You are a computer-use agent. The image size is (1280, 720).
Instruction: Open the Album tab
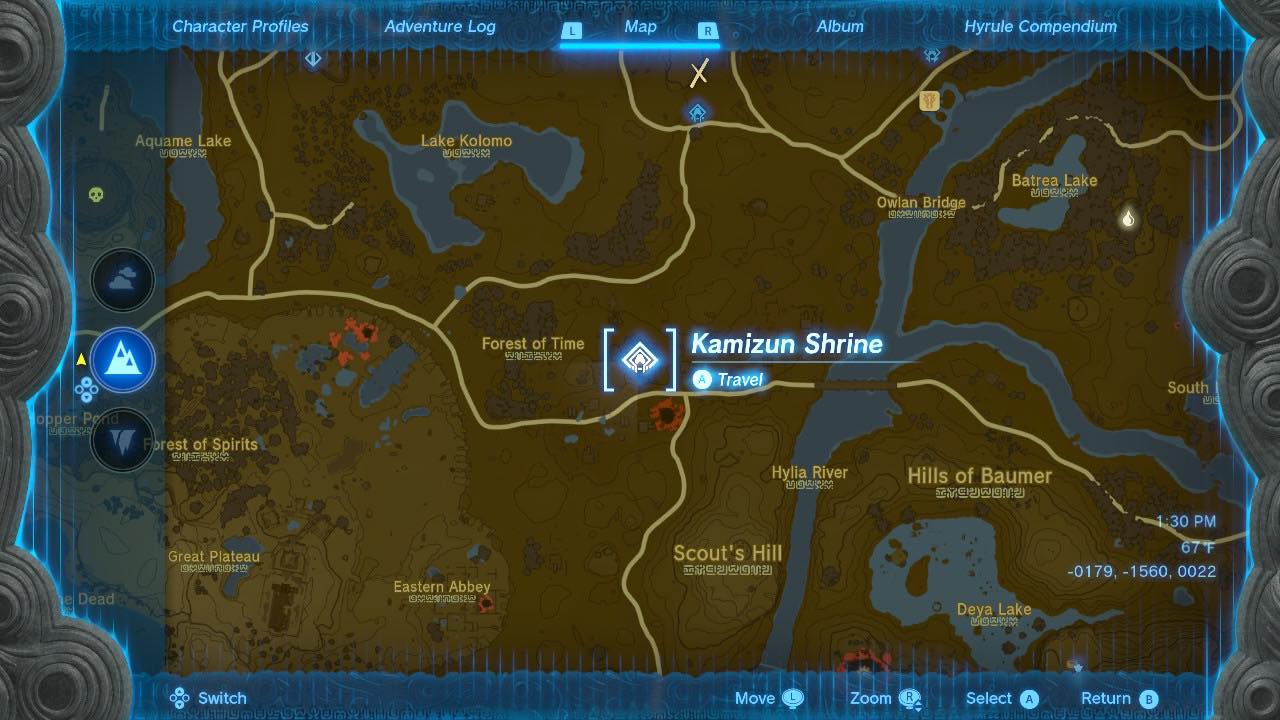point(839,27)
